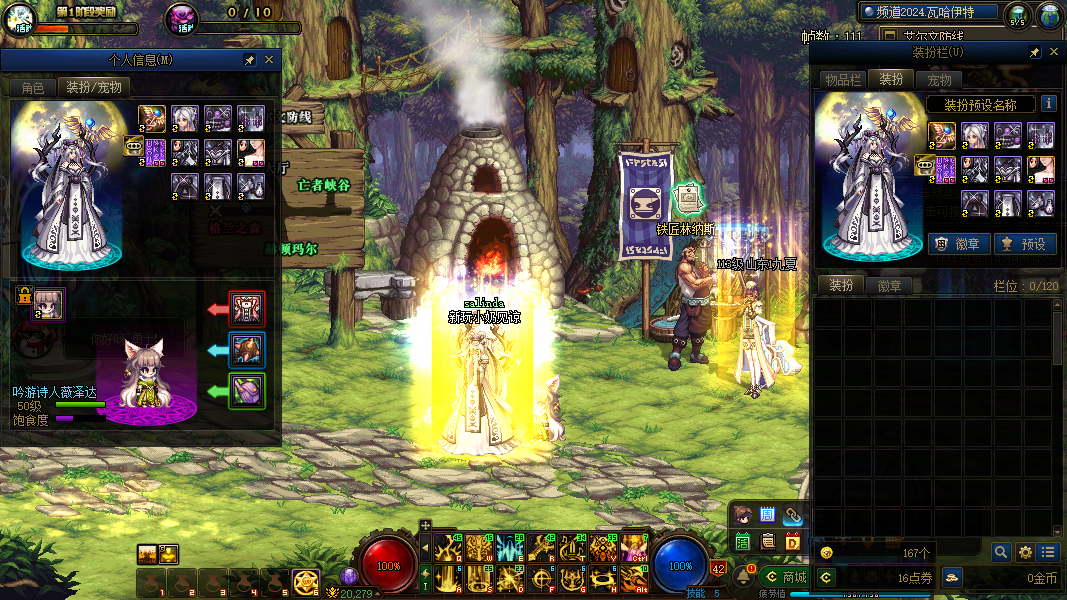
Task: Click the magnifier search button
Action: tap(1001, 552)
